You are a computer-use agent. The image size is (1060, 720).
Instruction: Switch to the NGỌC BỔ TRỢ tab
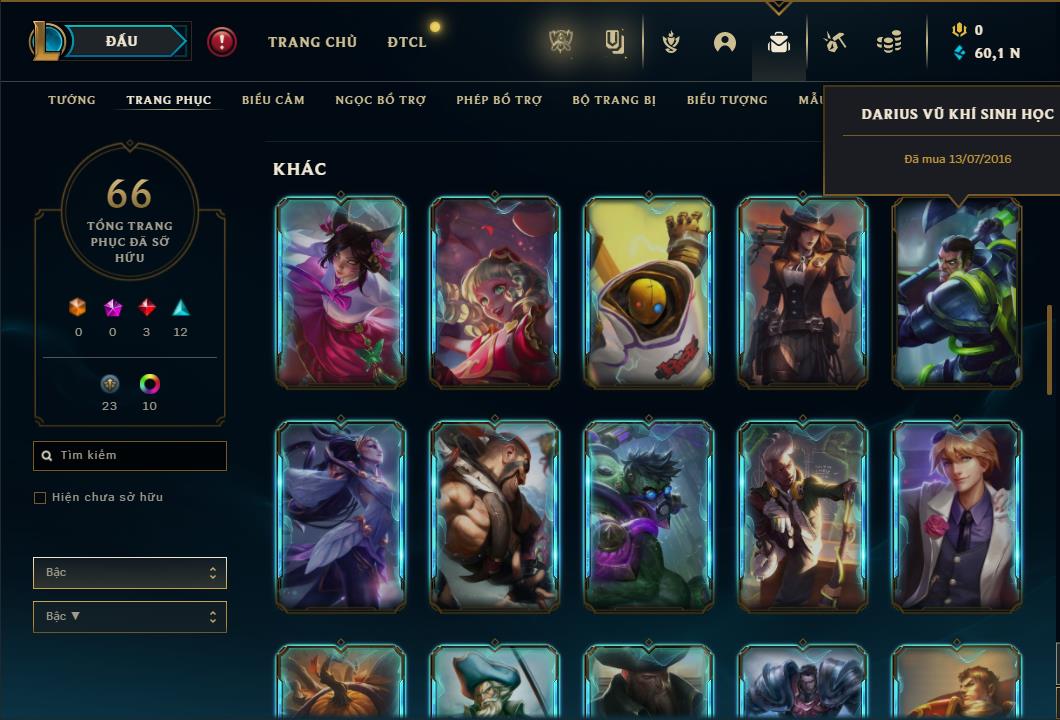[380, 100]
